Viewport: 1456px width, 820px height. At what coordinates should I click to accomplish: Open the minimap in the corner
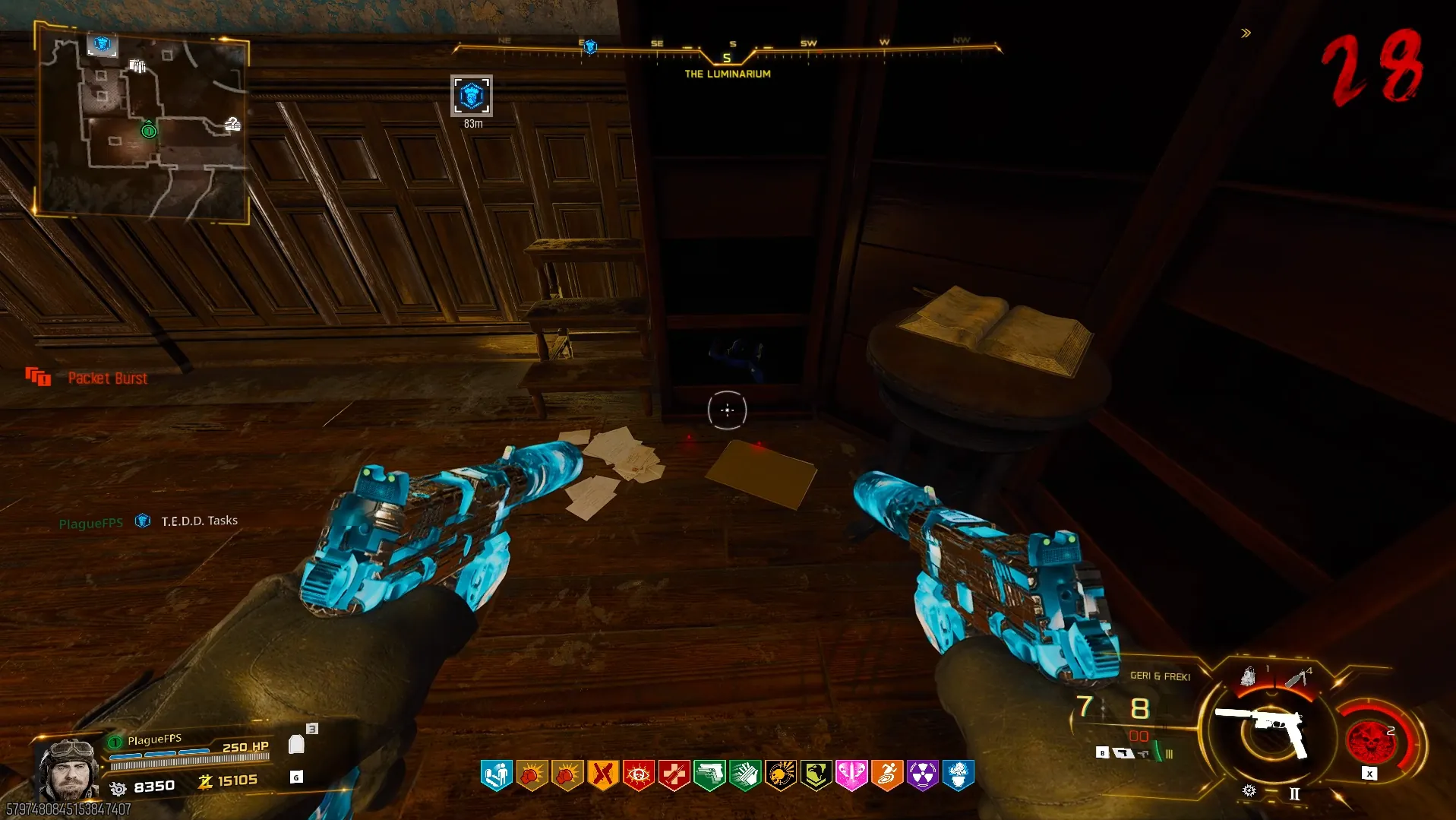coord(143,125)
